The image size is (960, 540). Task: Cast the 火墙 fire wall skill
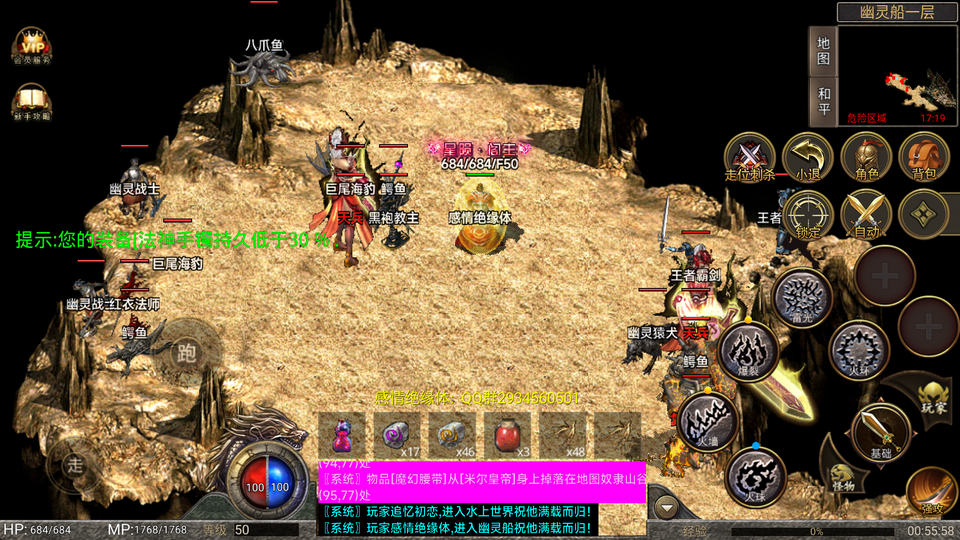(708, 421)
